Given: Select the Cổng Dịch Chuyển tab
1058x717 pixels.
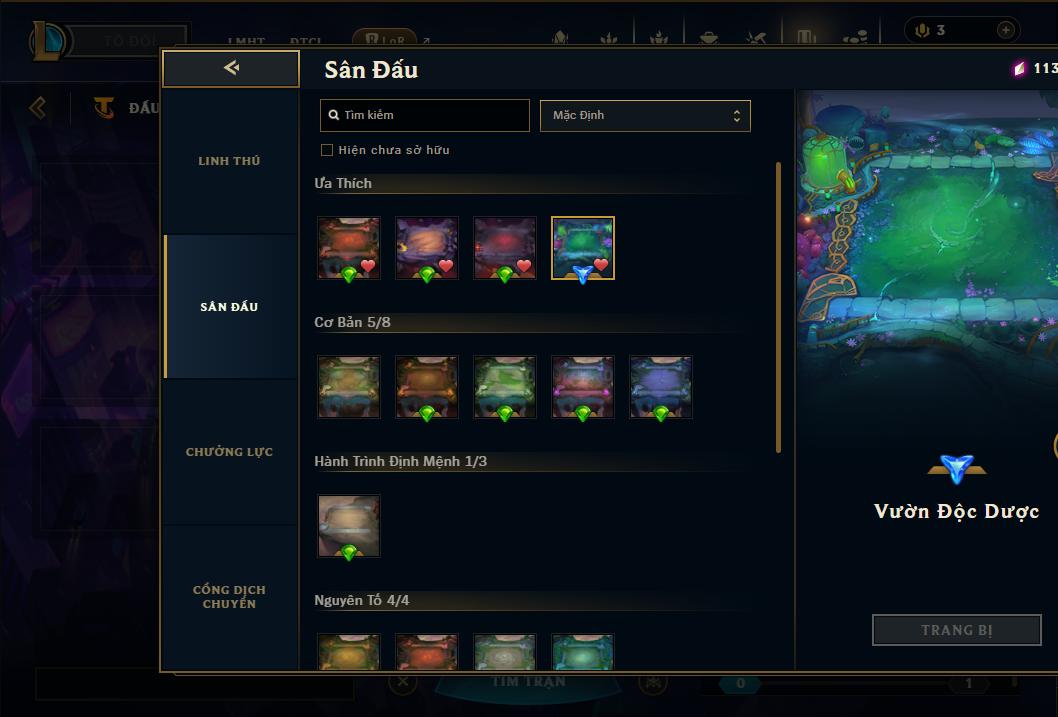Looking at the screenshot, I should [229, 596].
